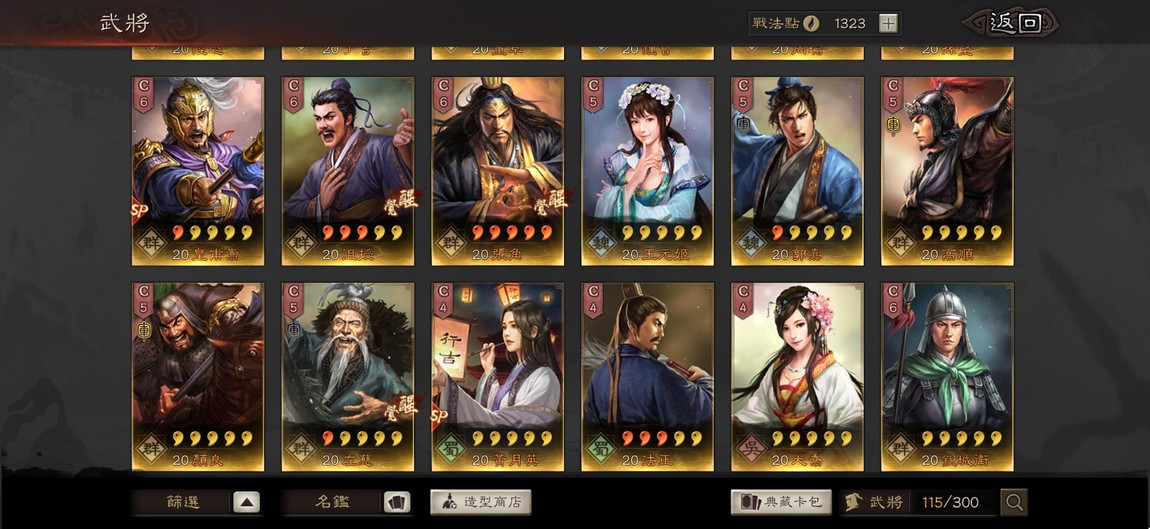Screen dimensions: 1150x529
Task: Go back using the 返回 button
Action: pyautogui.click(x=1013, y=23)
